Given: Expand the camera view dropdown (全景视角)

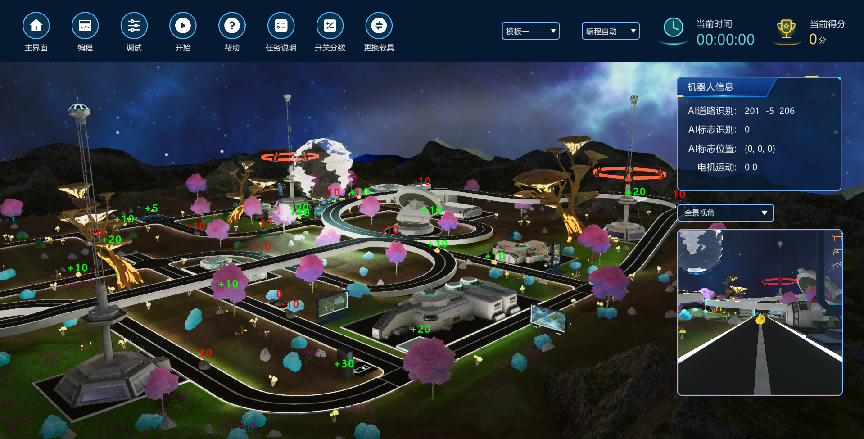Looking at the screenshot, I should (x=725, y=212).
